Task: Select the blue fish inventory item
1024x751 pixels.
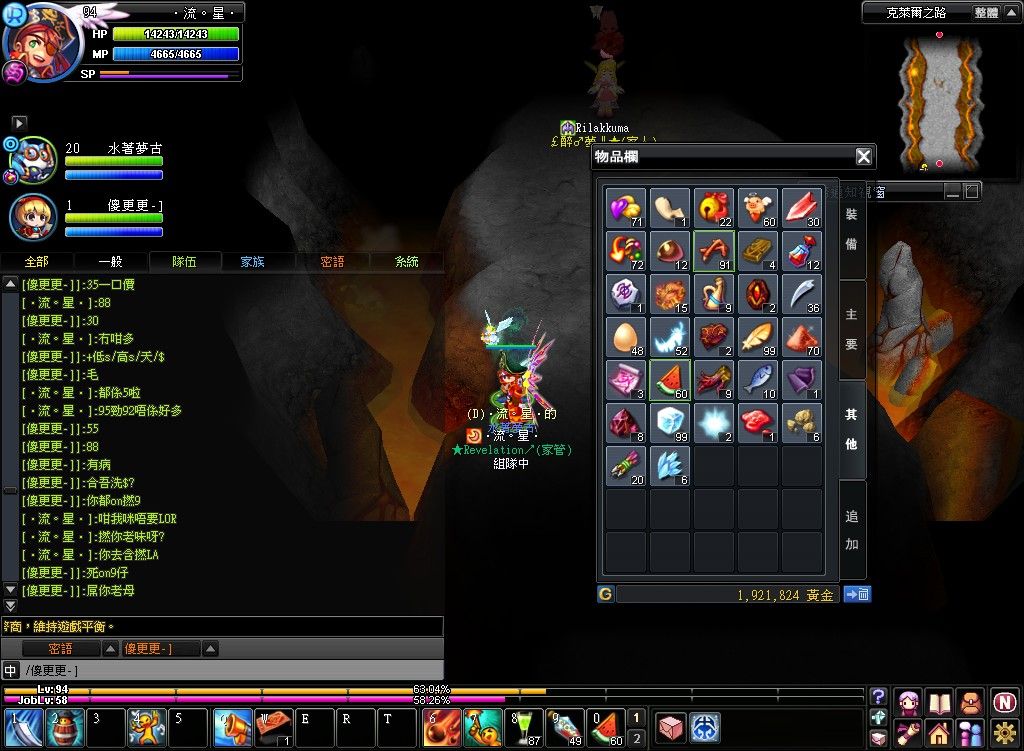Action: (x=758, y=380)
